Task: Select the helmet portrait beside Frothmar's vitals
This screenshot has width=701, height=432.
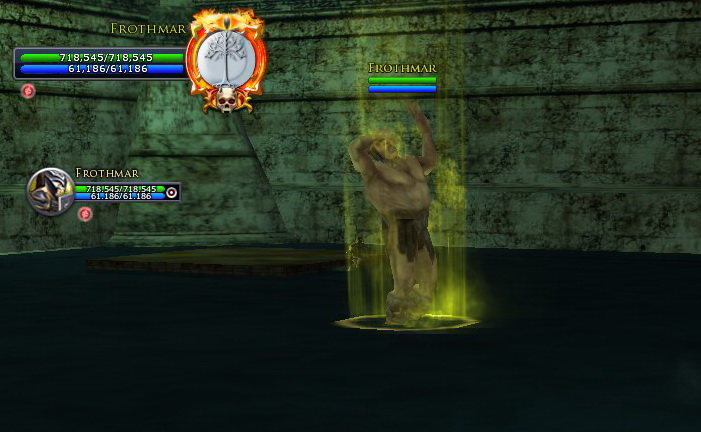Action: point(50,191)
